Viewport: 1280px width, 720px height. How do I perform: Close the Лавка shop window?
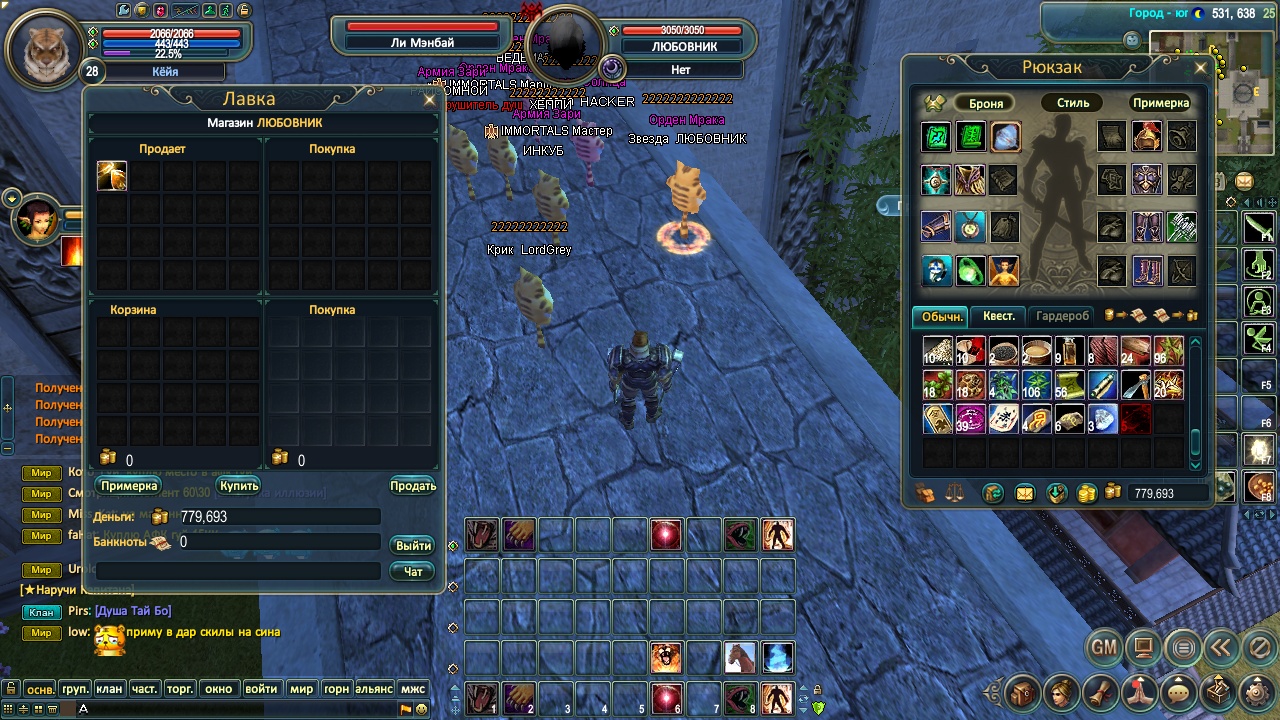pyautogui.click(x=430, y=100)
